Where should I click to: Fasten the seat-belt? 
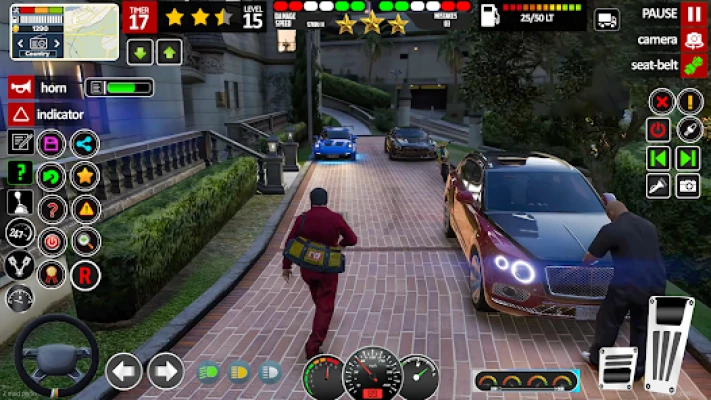693,65
